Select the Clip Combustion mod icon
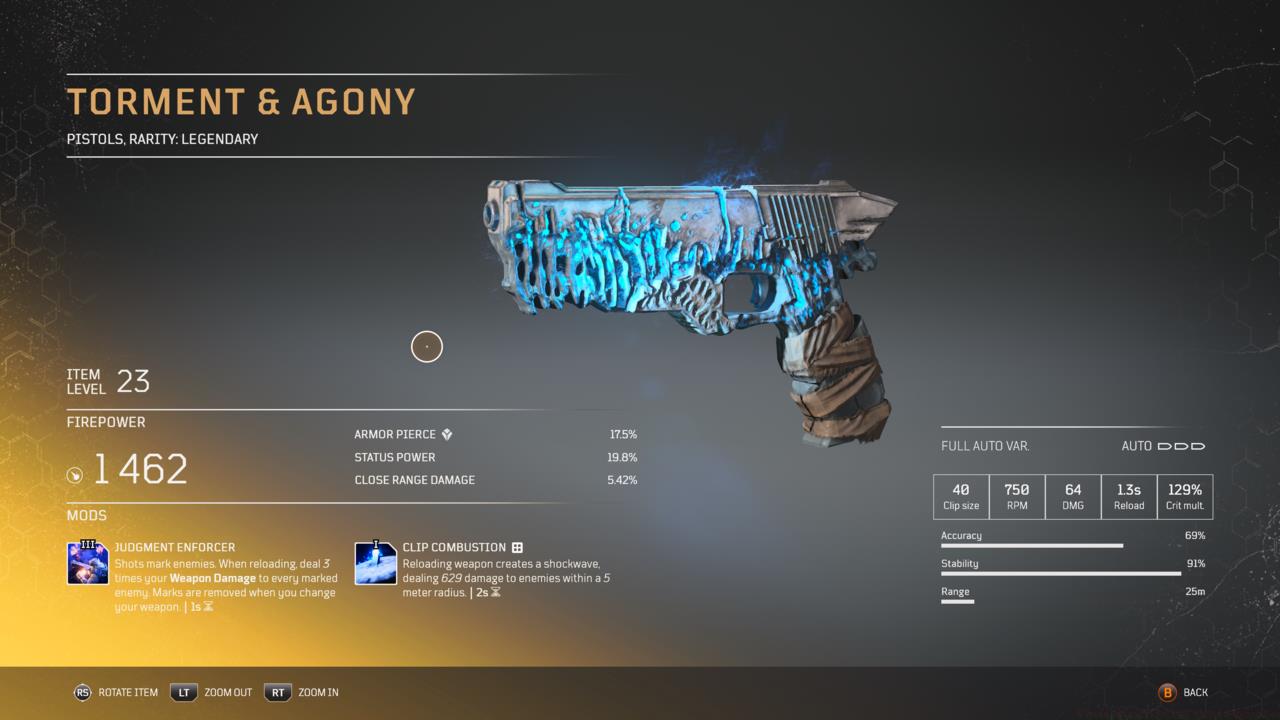 tap(375, 561)
